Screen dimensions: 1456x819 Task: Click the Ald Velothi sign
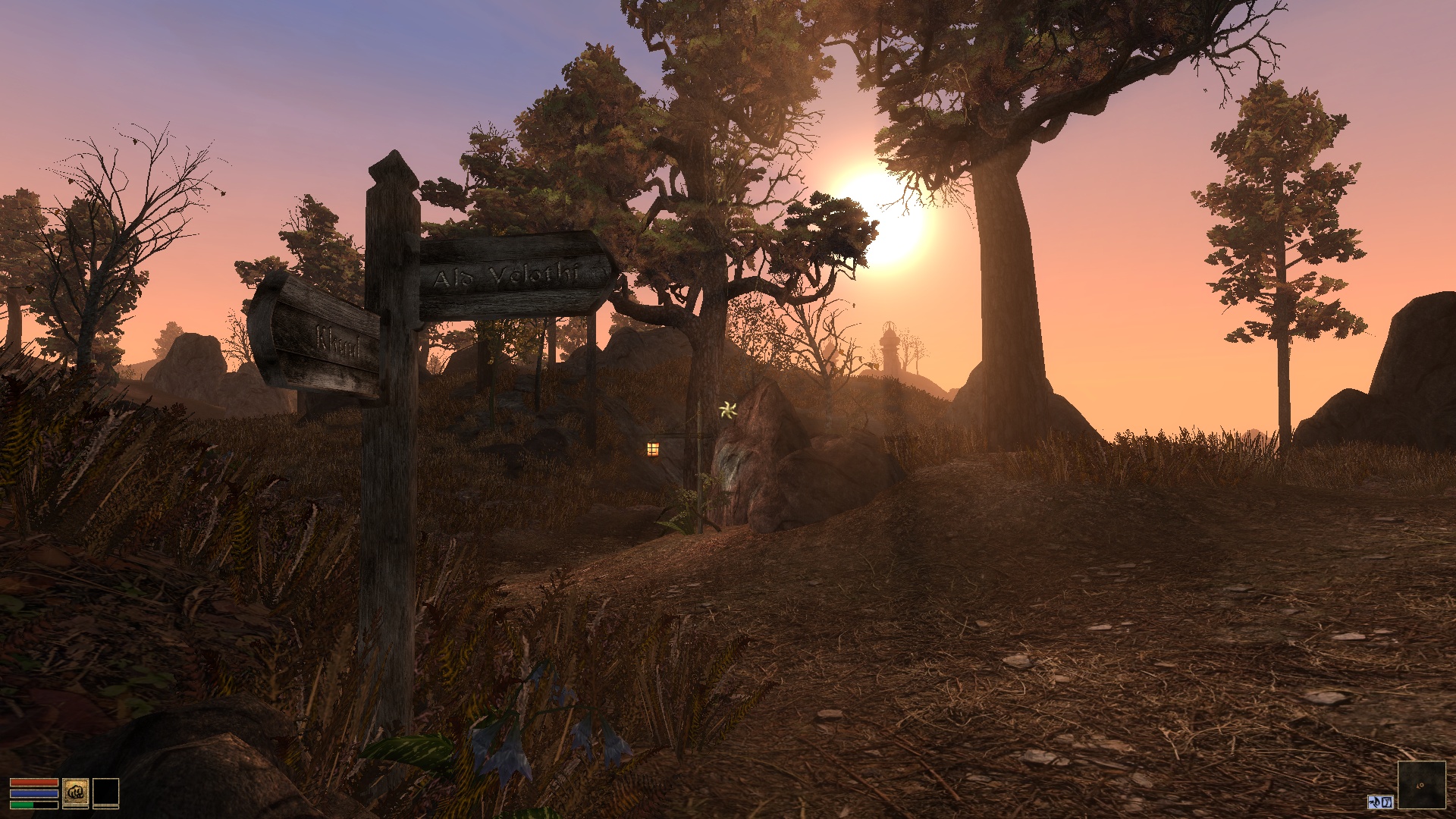pos(508,275)
